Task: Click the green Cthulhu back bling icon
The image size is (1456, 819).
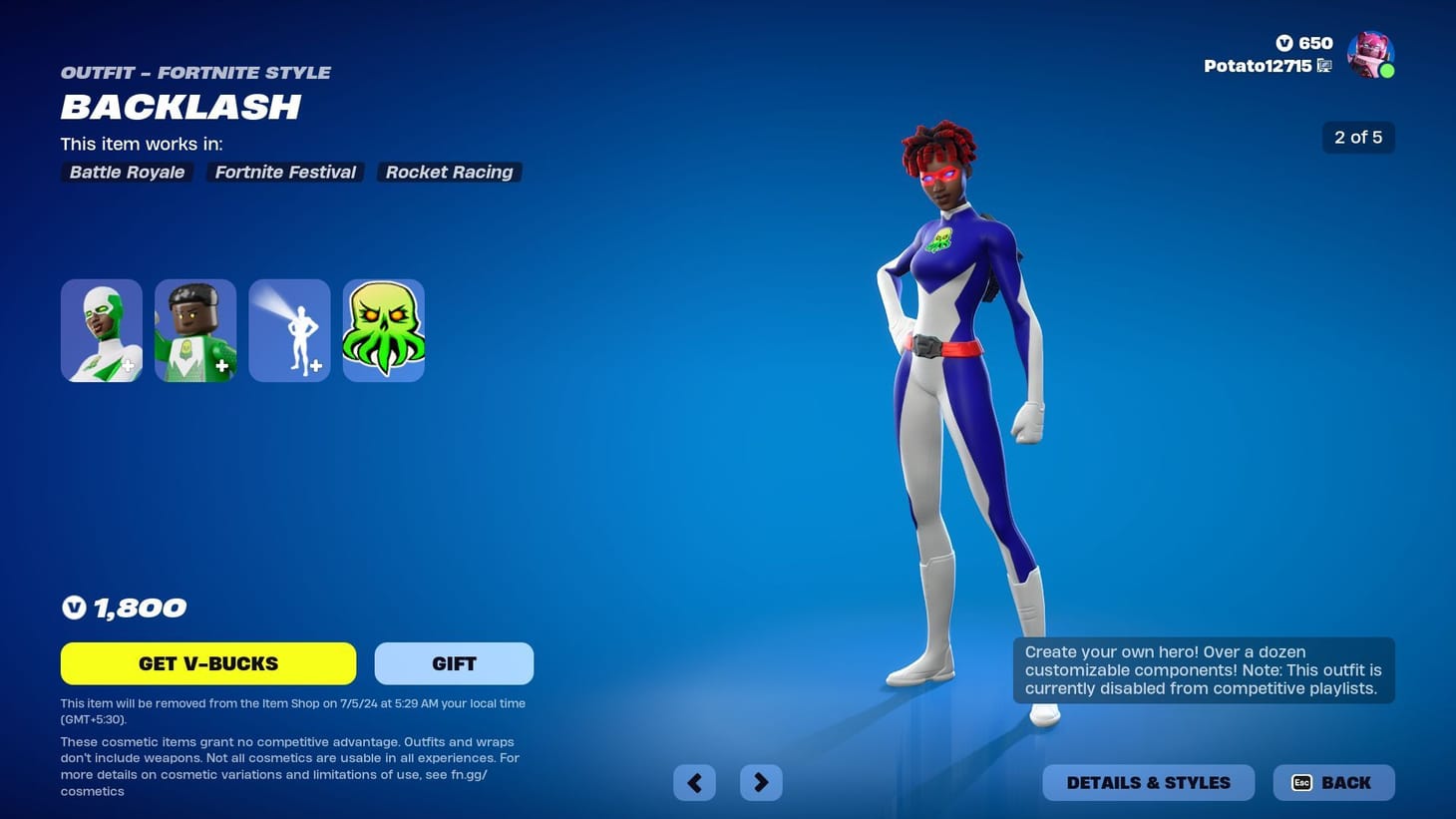Action: coord(383,329)
